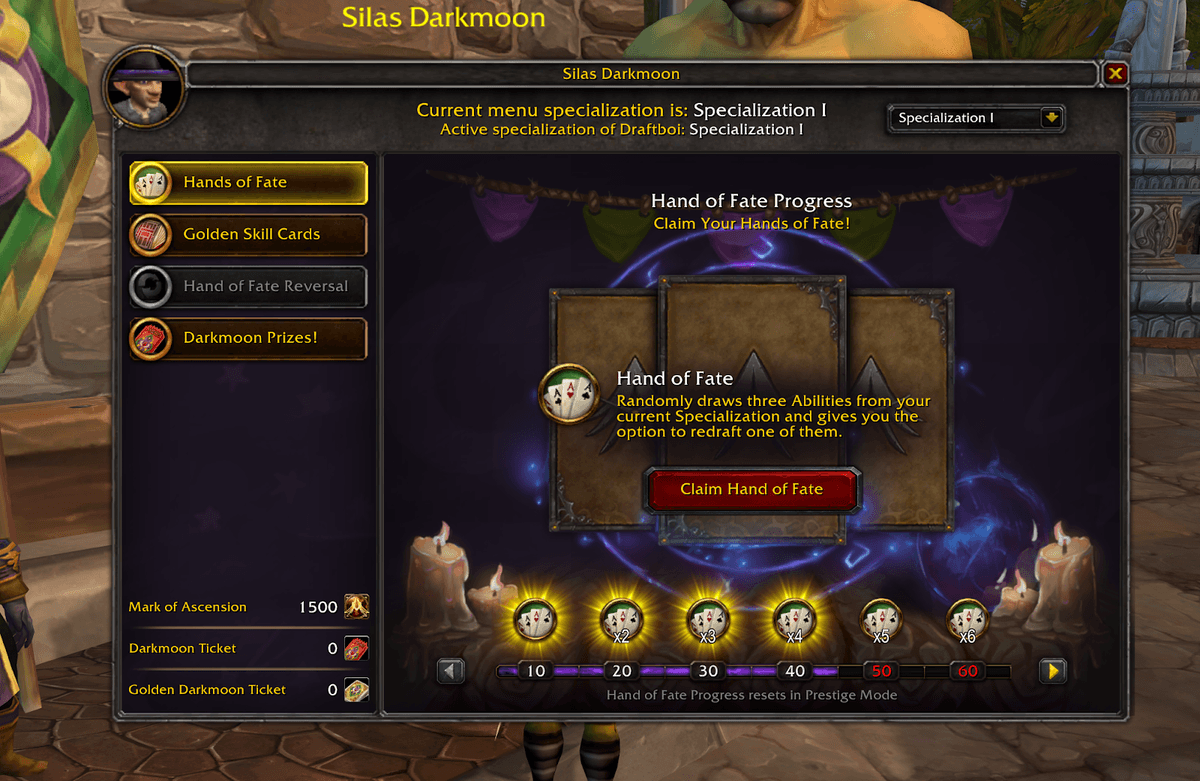Advance progress track with right arrow
The height and width of the screenshot is (781, 1200).
coord(1052,670)
